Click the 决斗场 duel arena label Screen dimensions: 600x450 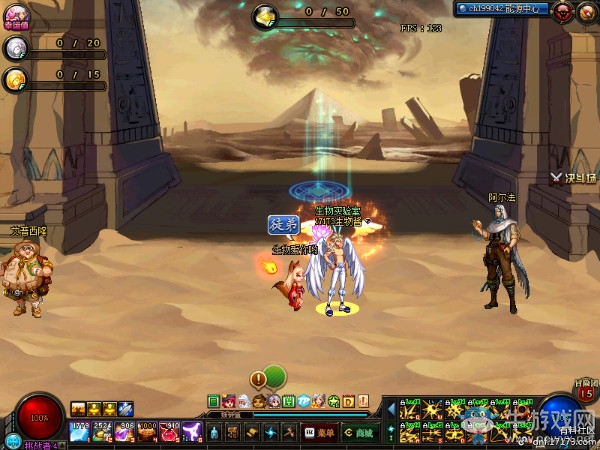coord(573,178)
